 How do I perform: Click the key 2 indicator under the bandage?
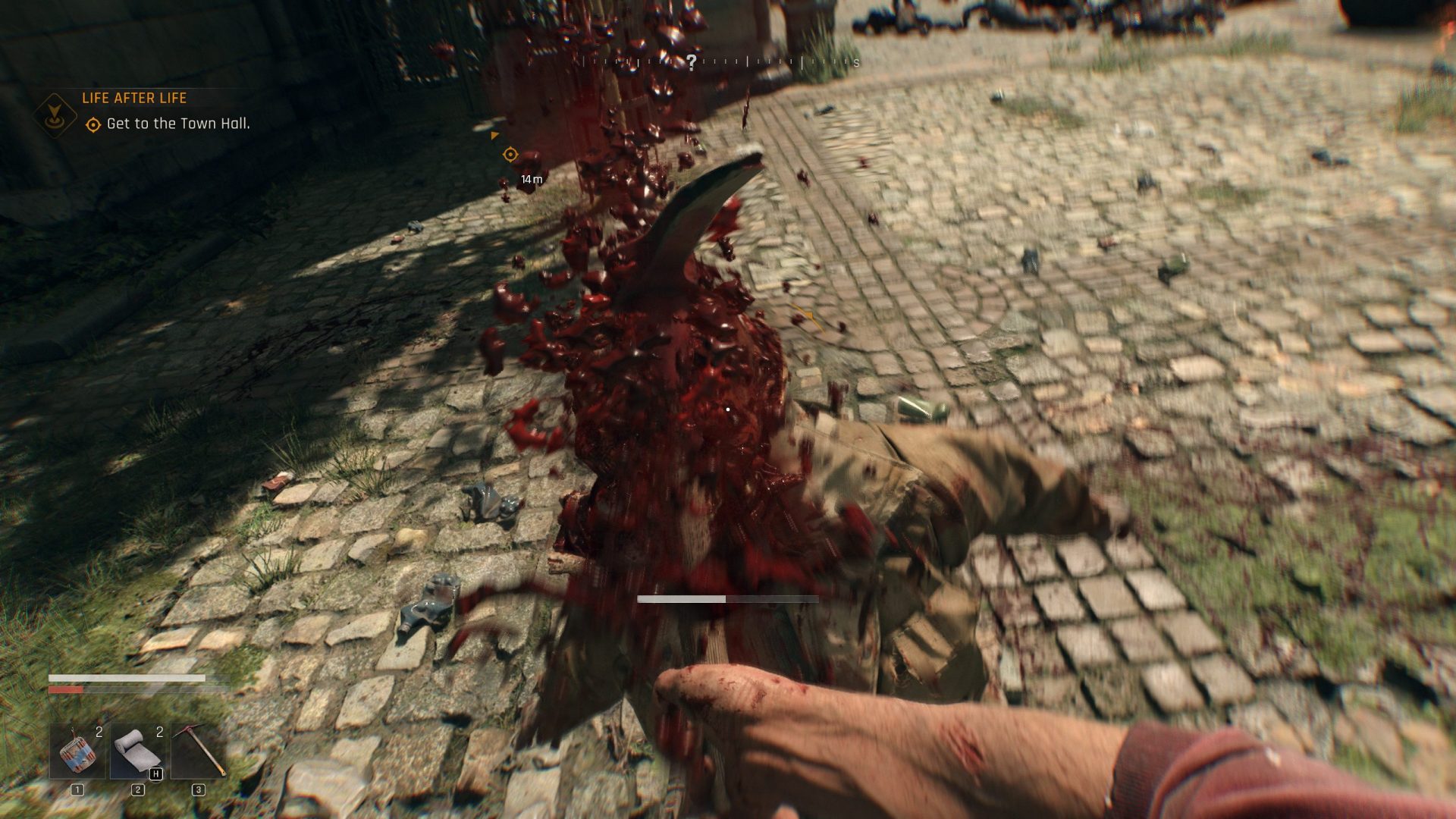[x=140, y=791]
